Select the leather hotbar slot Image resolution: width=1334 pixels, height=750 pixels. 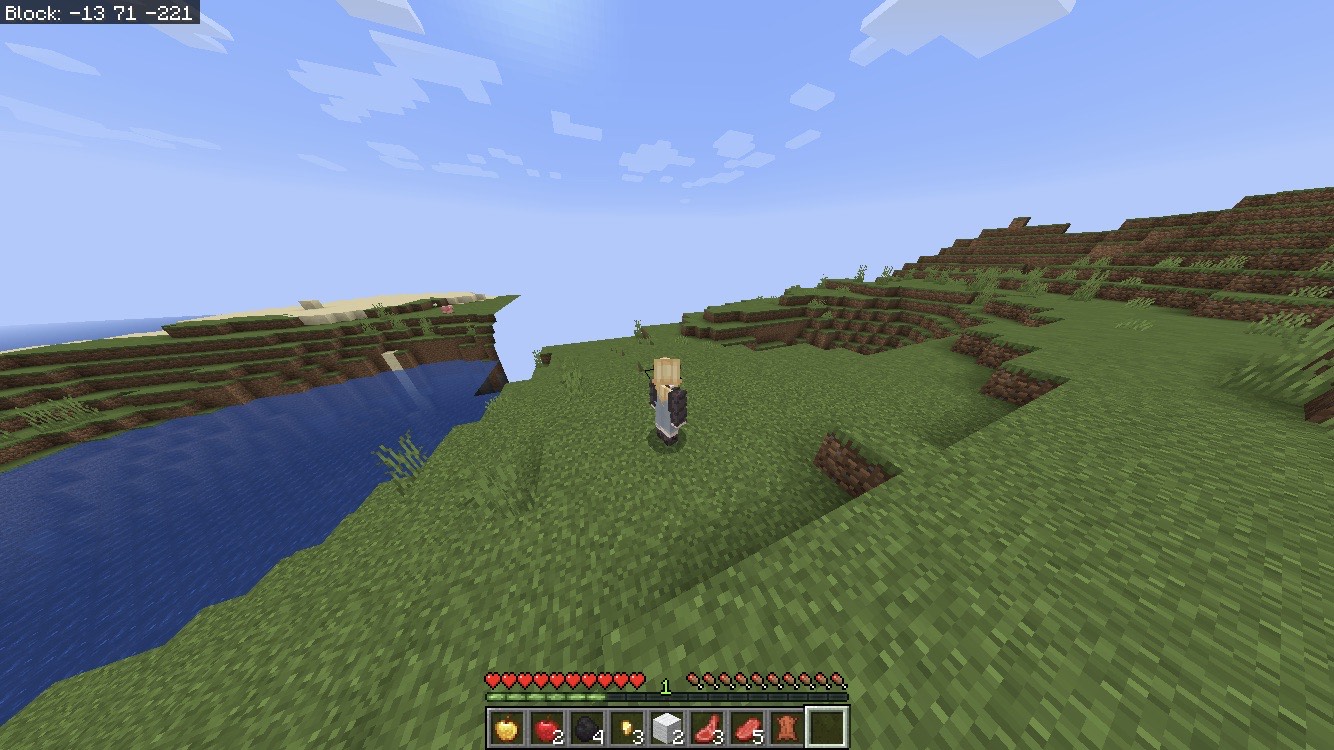pyautogui.click(x=787, y=728)
